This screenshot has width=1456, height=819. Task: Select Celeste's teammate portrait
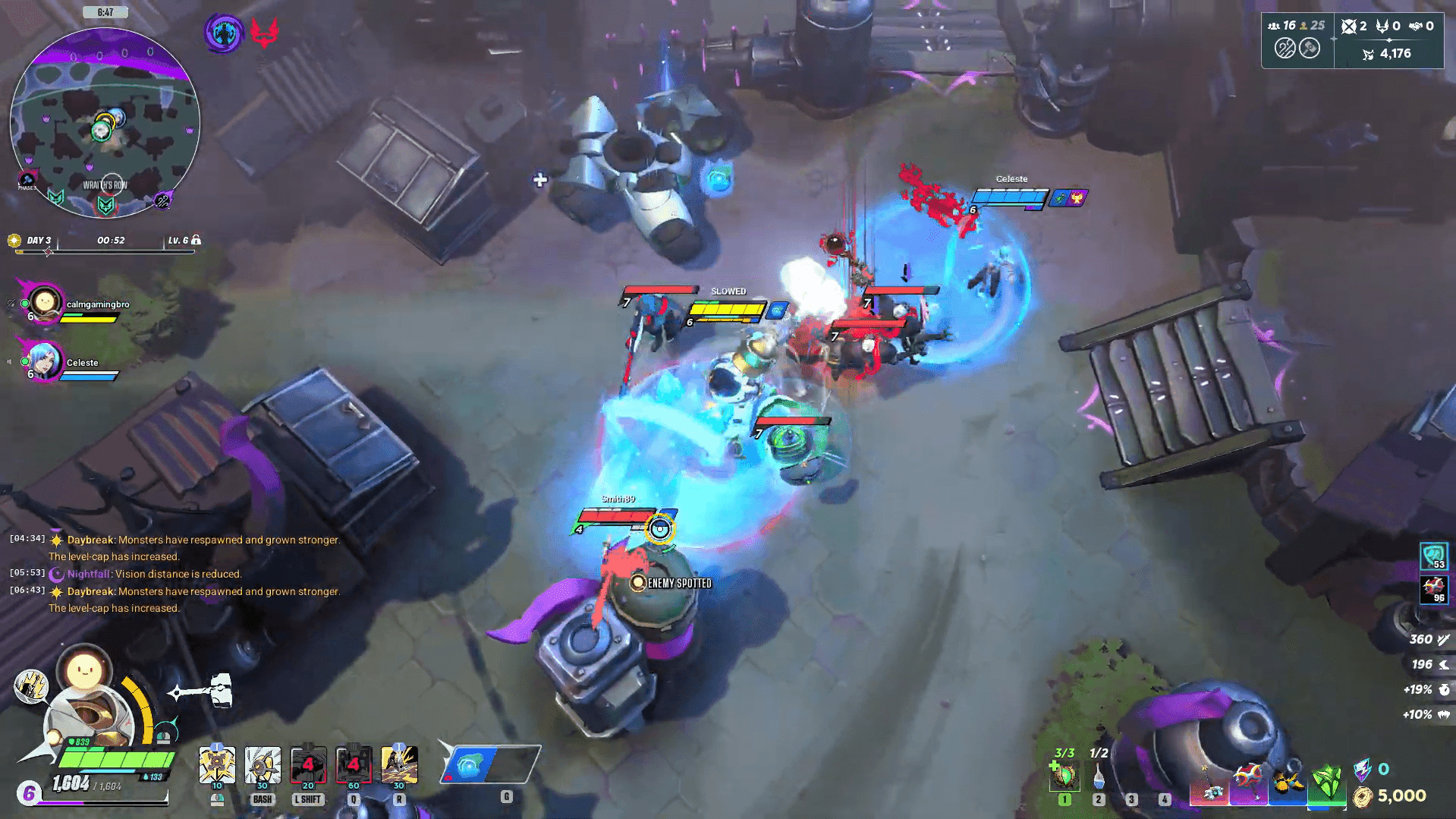(45, 361)
